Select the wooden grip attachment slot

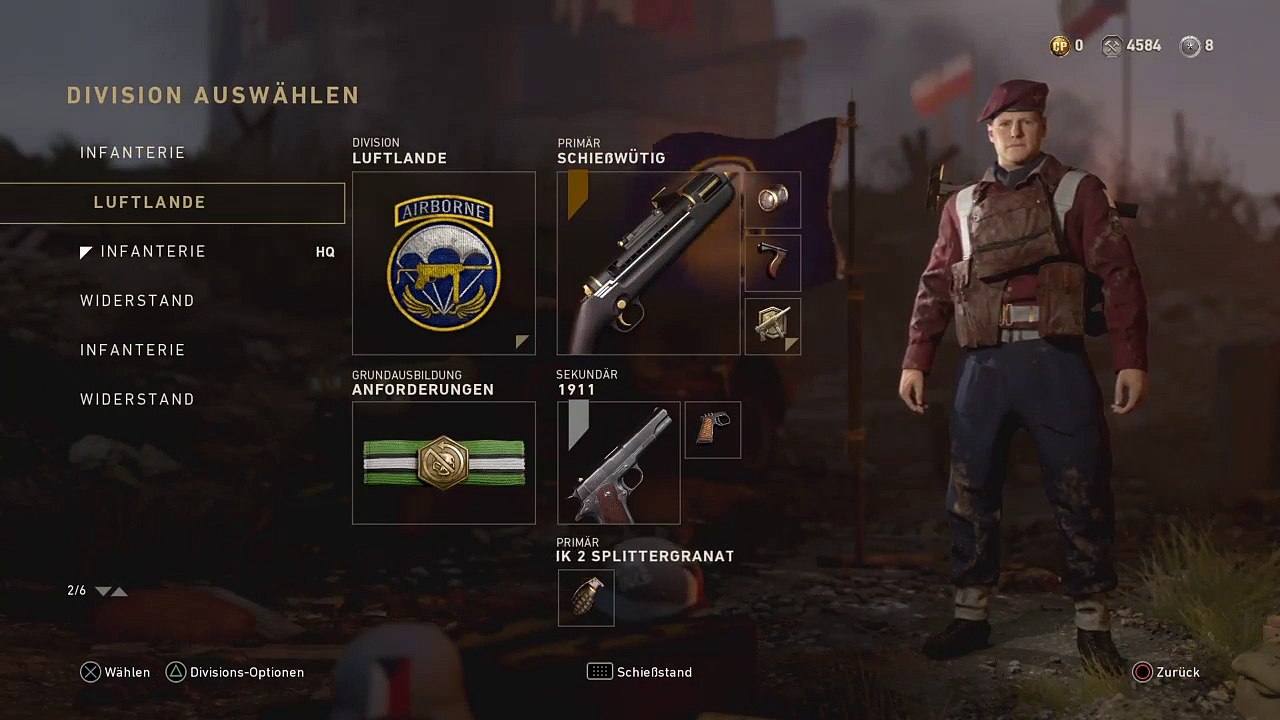point(772,263)
